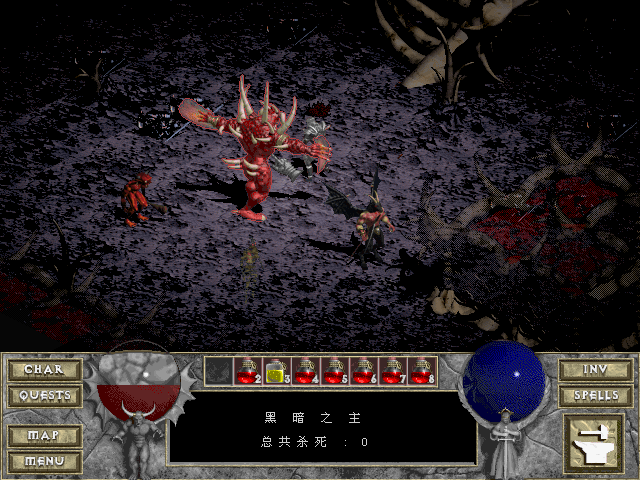Use the red potion in belt slot 4

[x=305, y=371]
